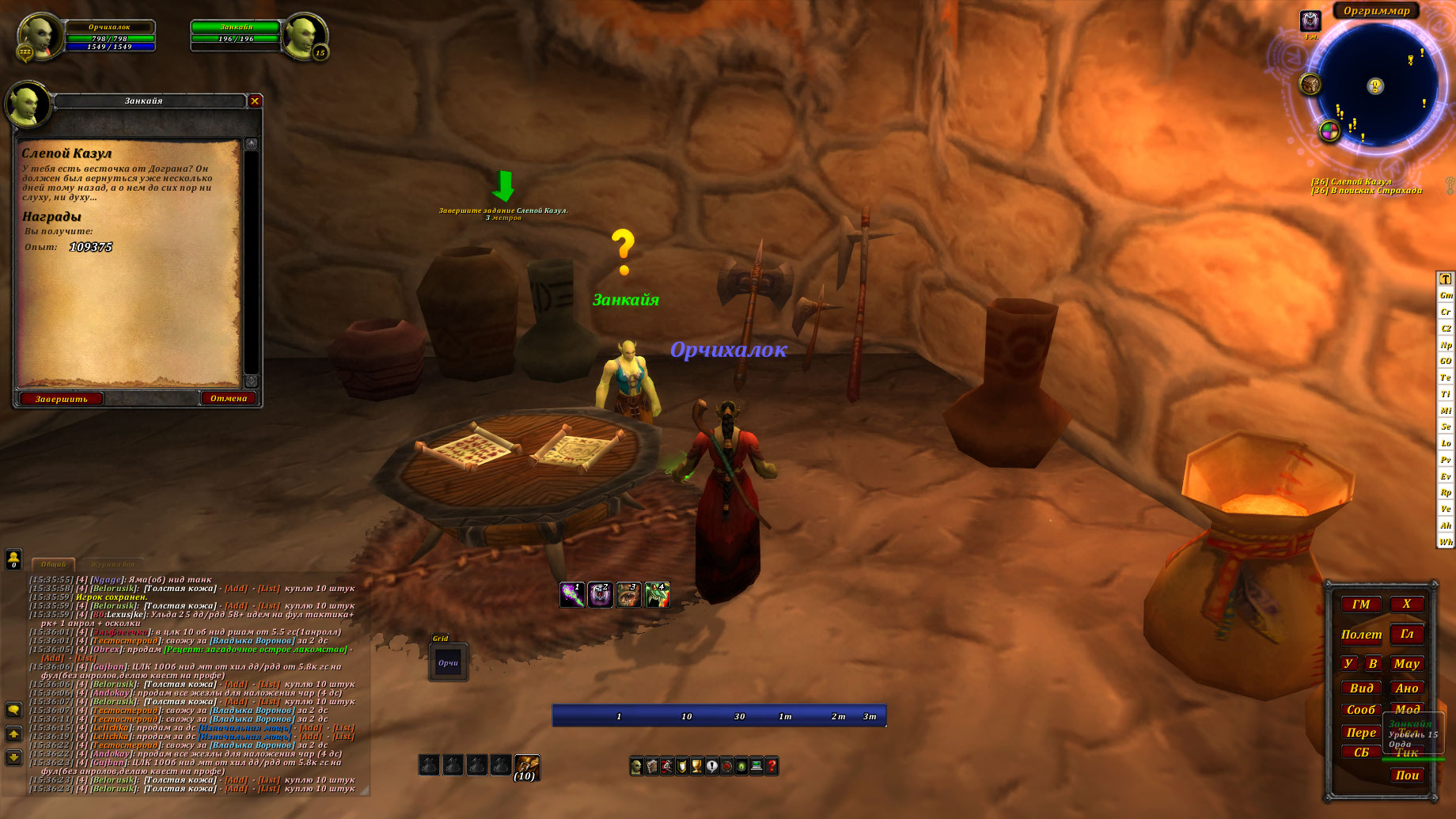Click the Полет button
This screenshot has width=1456, height=819.
coord(1361,635)
